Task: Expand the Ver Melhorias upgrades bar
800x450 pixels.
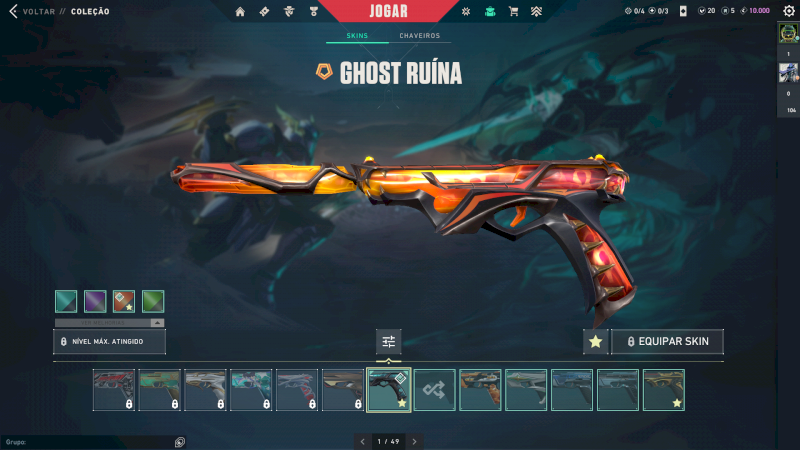Action: tap(110, 323)
